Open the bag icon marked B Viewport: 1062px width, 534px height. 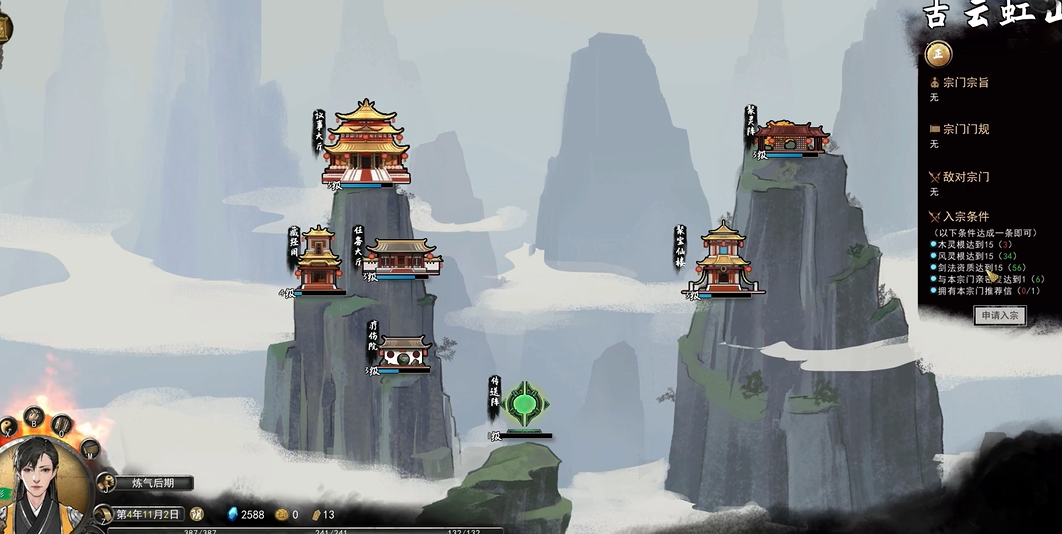click(32, 416)
